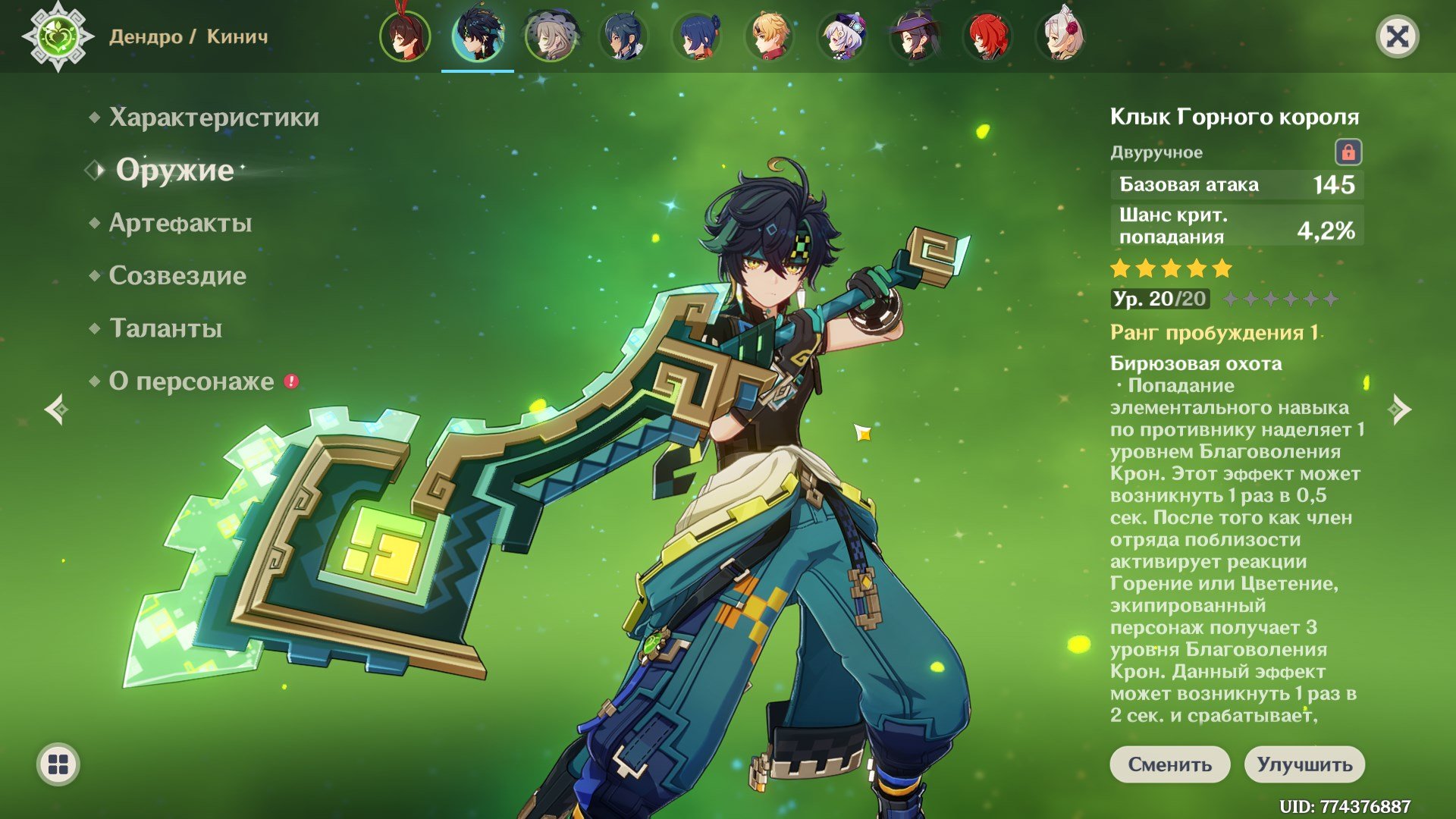Choose Noelle's portrait
Image resolution: width=1456 pixels, height=819 pixels.
tap(1060, 36)
